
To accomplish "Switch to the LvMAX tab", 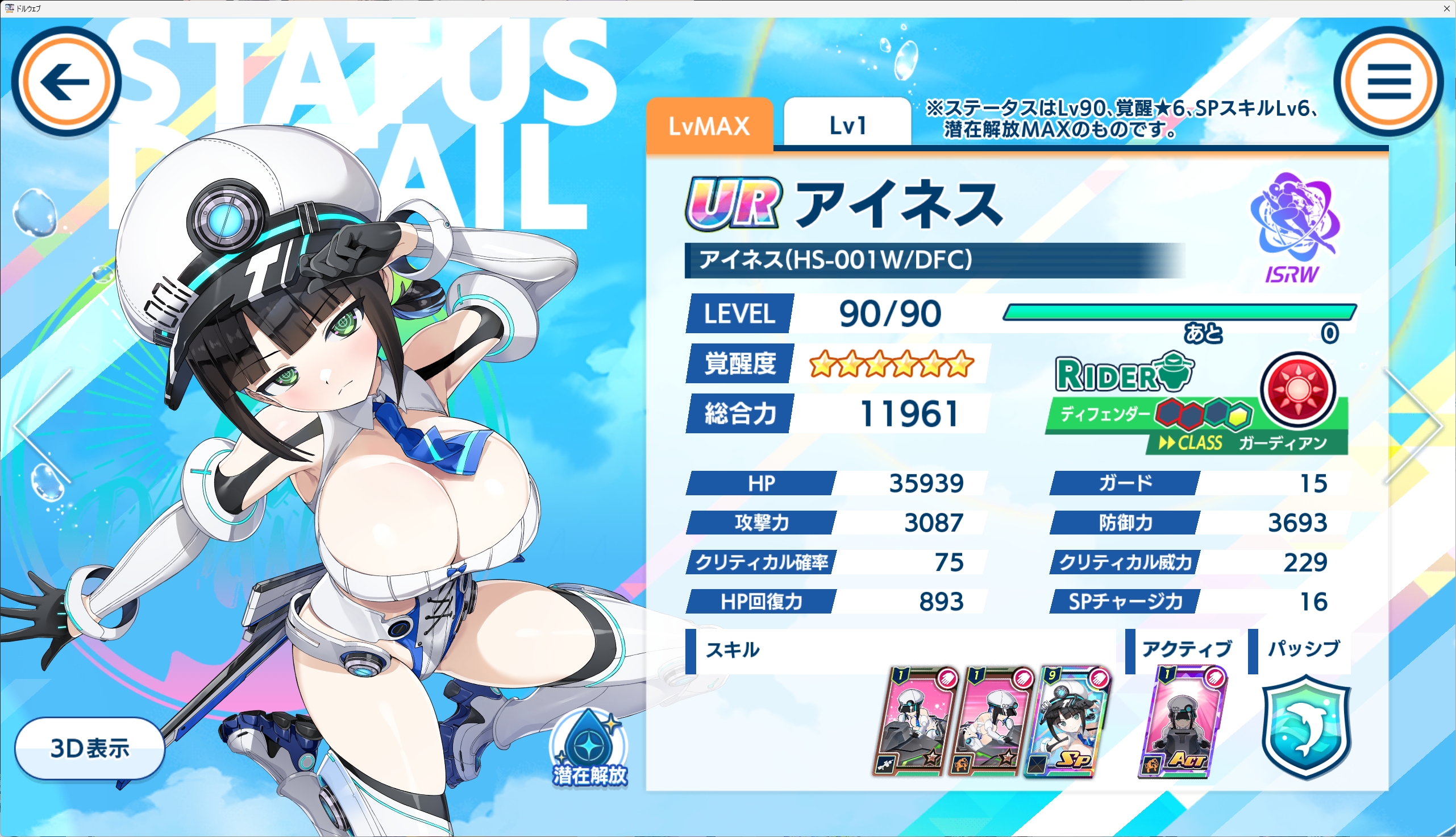I will [x=709, y=125].
